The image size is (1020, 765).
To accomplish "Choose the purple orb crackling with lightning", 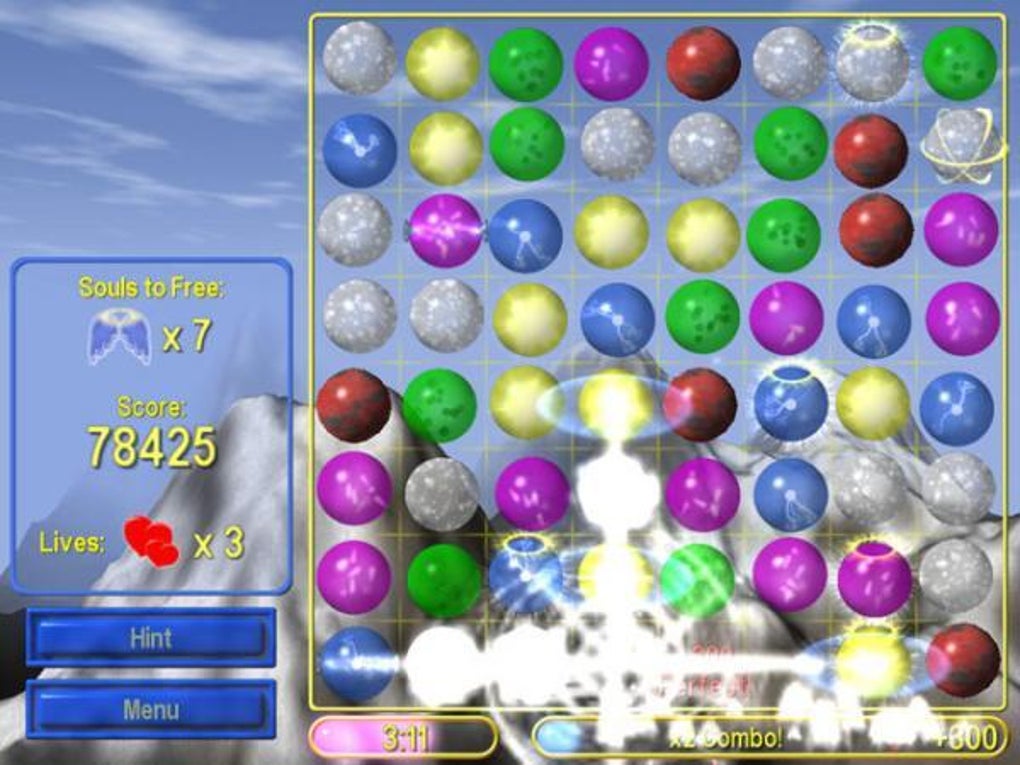I will pyautogui.click(x=446, y=231).
